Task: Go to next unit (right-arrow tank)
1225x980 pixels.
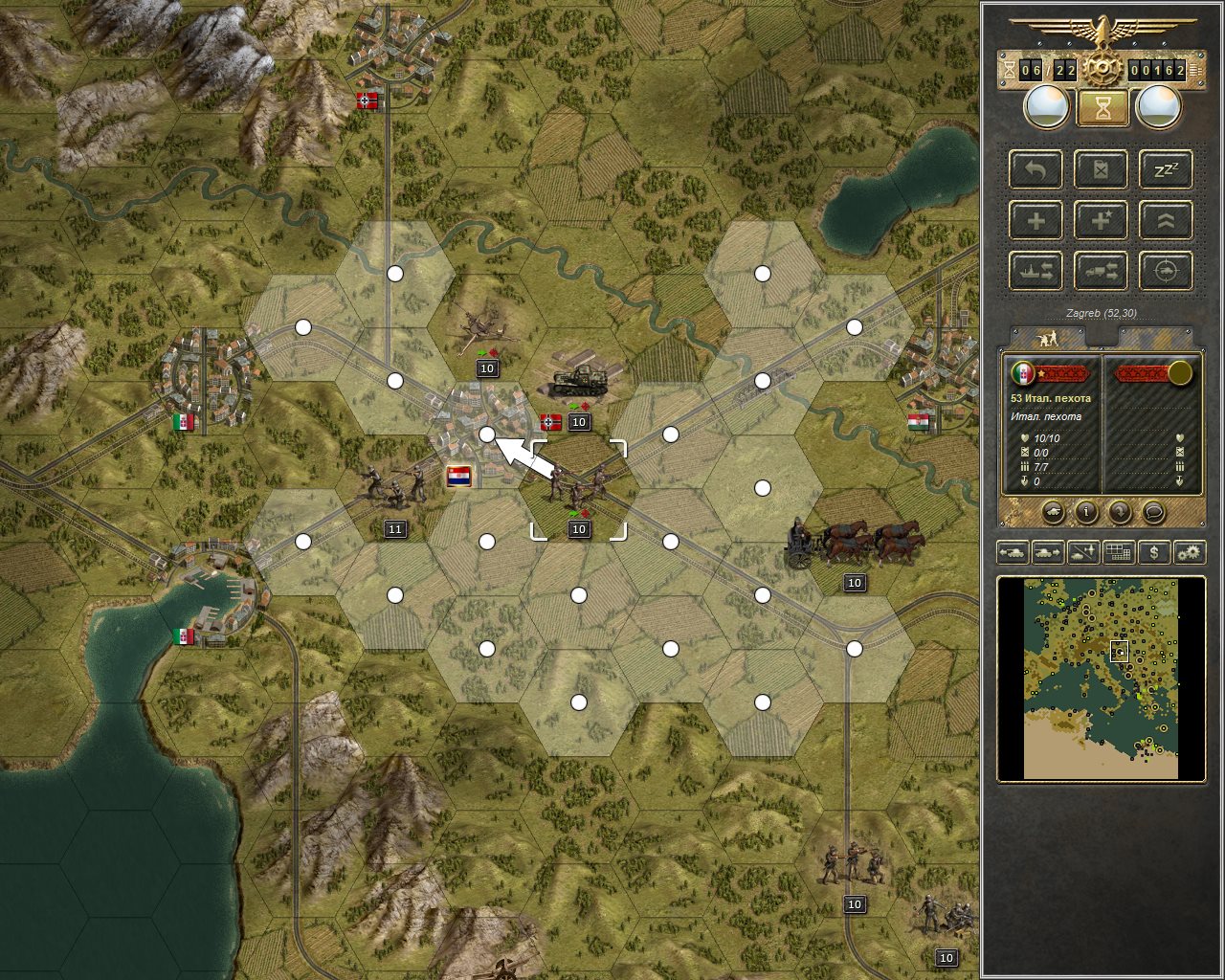Action: (1048, 552)
